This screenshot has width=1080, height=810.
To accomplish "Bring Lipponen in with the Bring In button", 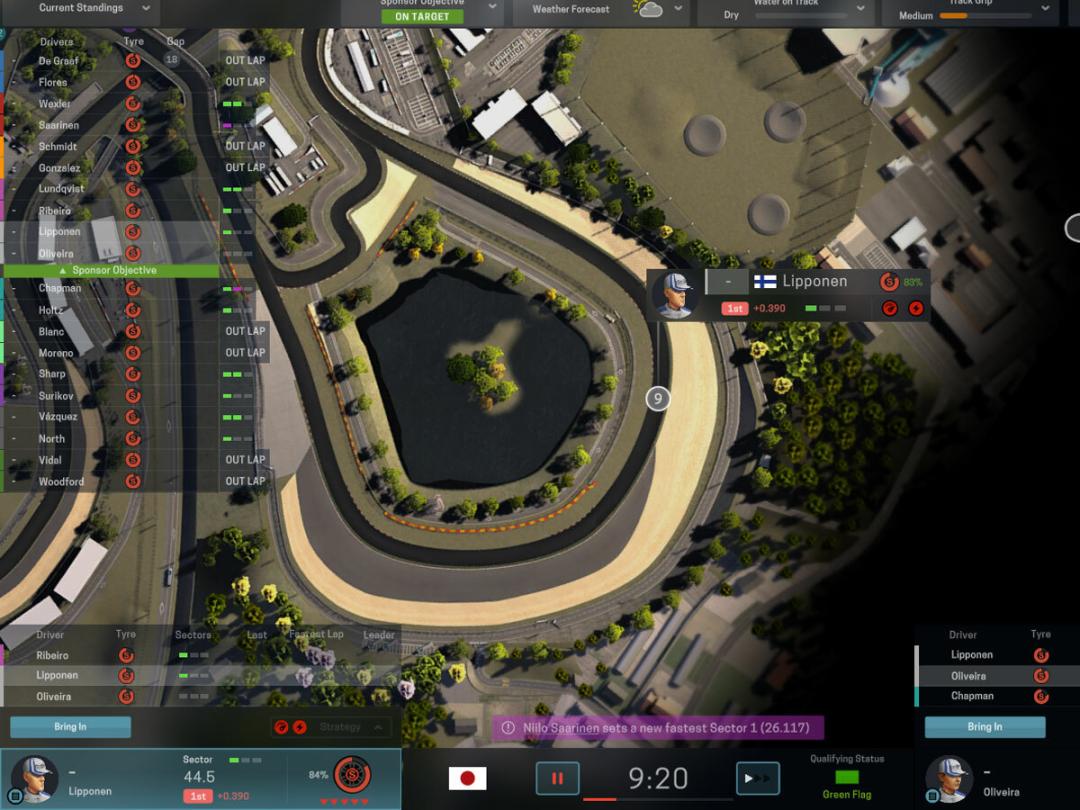I will coord(70,727).
